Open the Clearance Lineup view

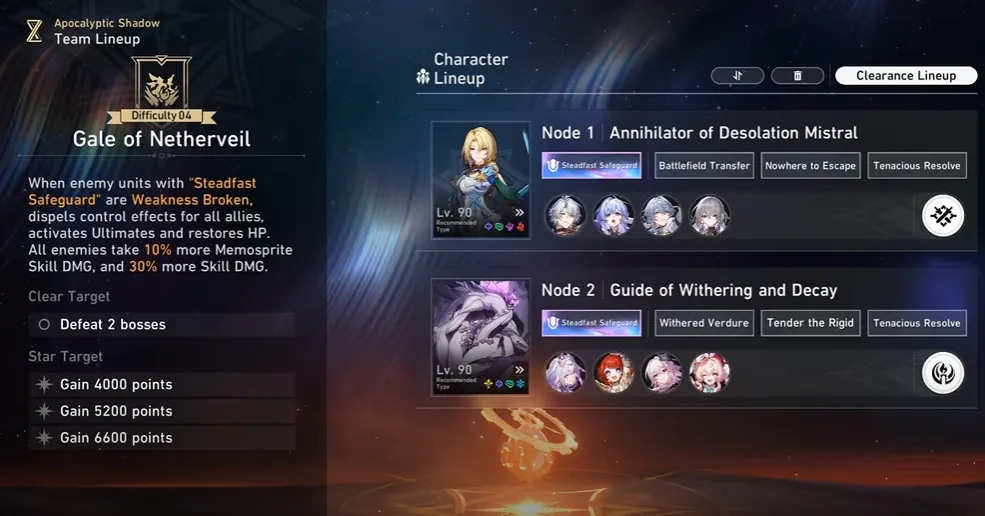[x=906, y=76]
